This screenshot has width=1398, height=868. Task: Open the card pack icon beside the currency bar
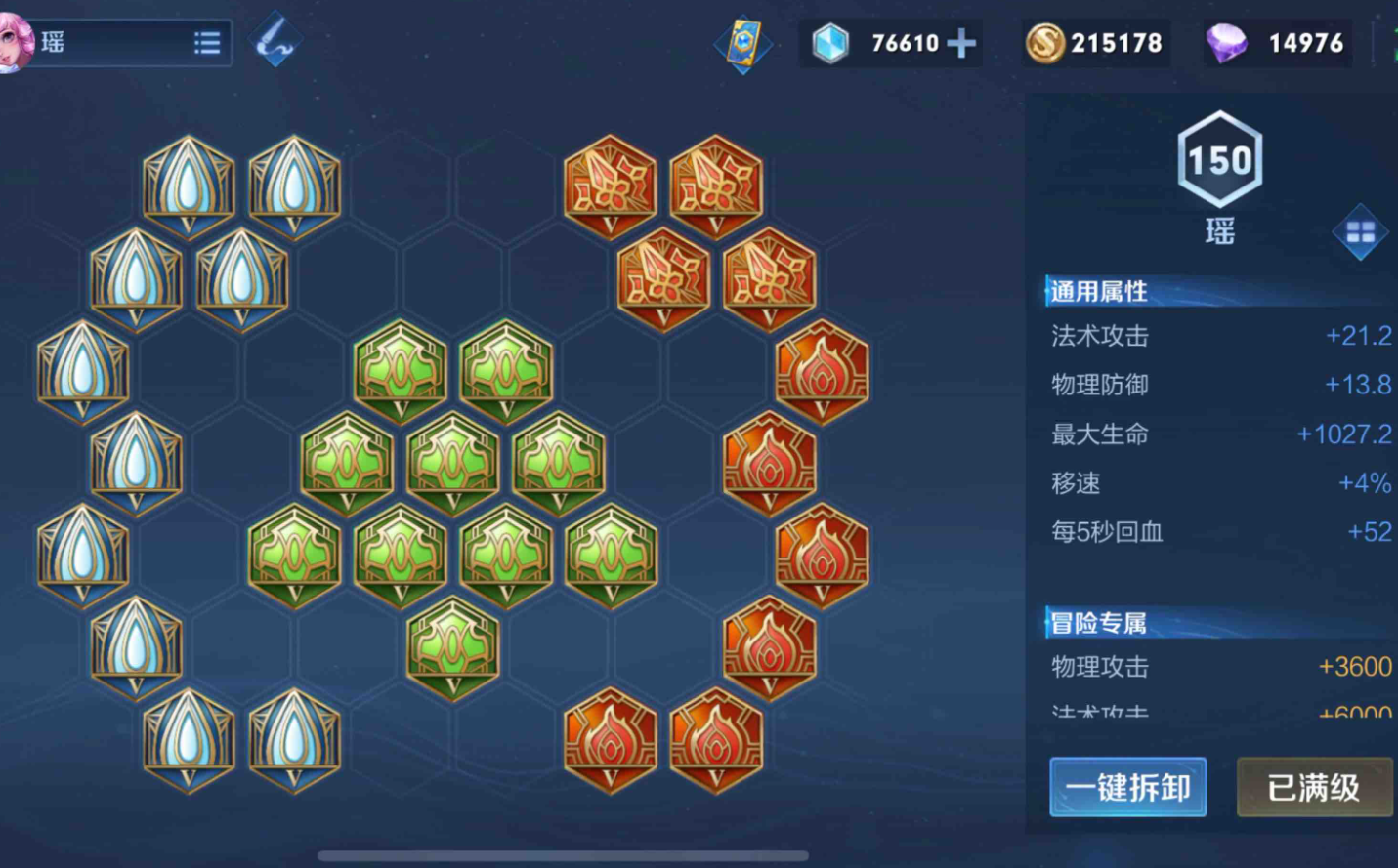pos(741,44)
